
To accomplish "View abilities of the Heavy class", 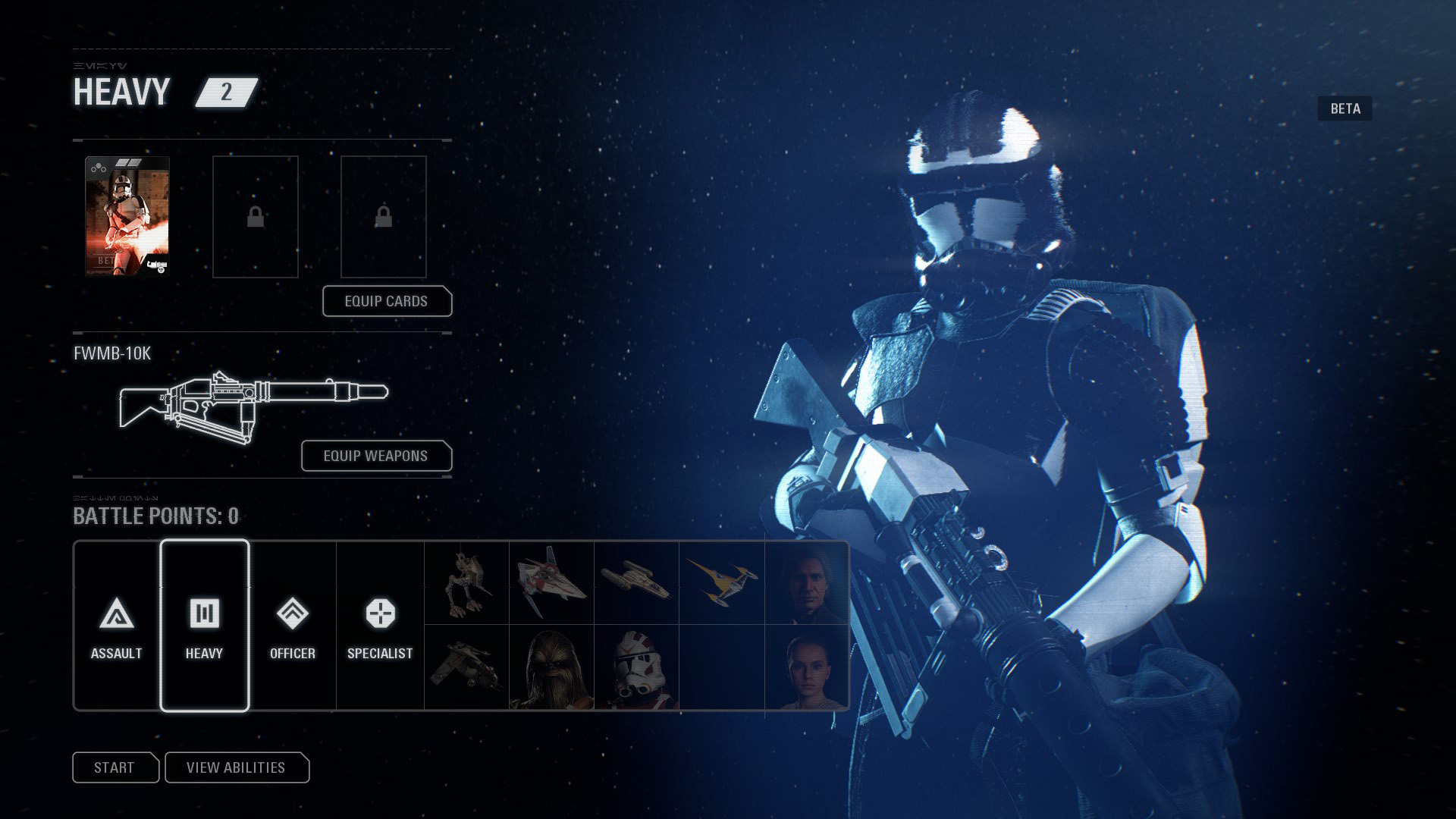I will (237, 767).
